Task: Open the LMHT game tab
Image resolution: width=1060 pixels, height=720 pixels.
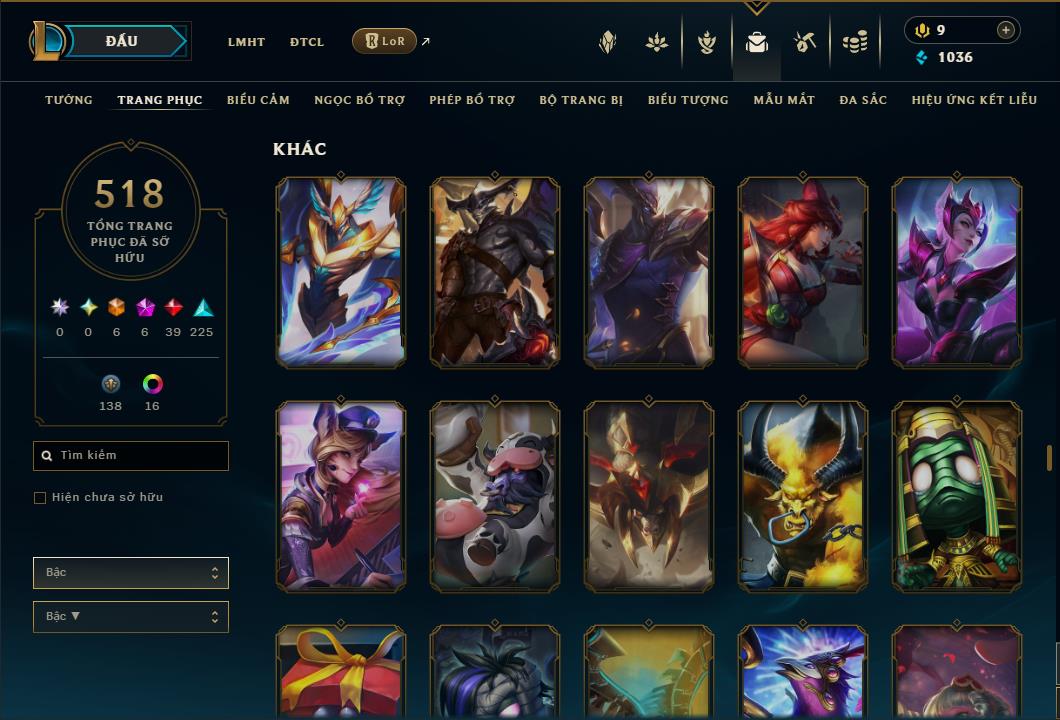Action: 246,42
